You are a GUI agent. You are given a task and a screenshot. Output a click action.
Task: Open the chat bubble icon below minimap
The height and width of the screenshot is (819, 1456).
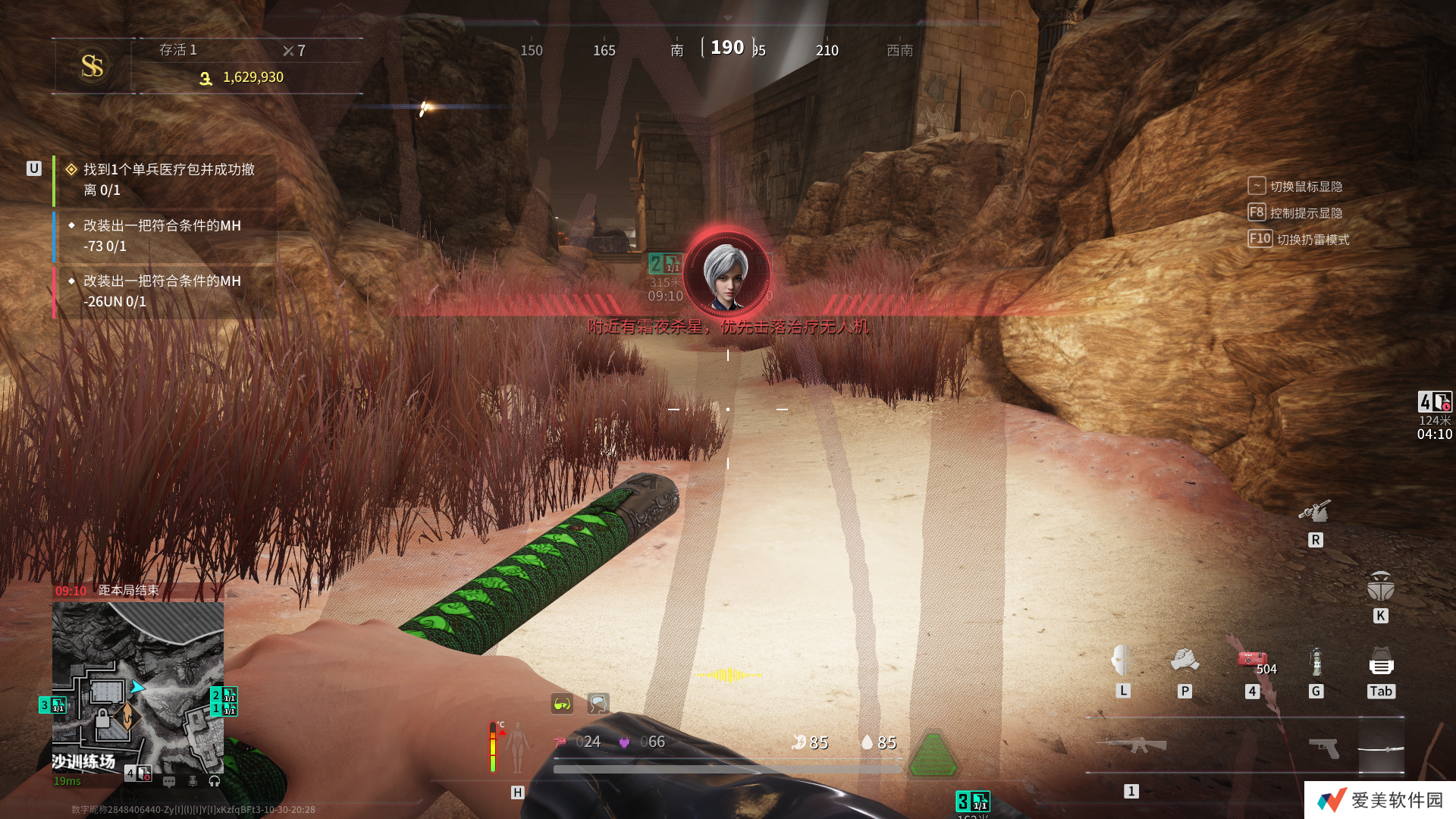169,781
